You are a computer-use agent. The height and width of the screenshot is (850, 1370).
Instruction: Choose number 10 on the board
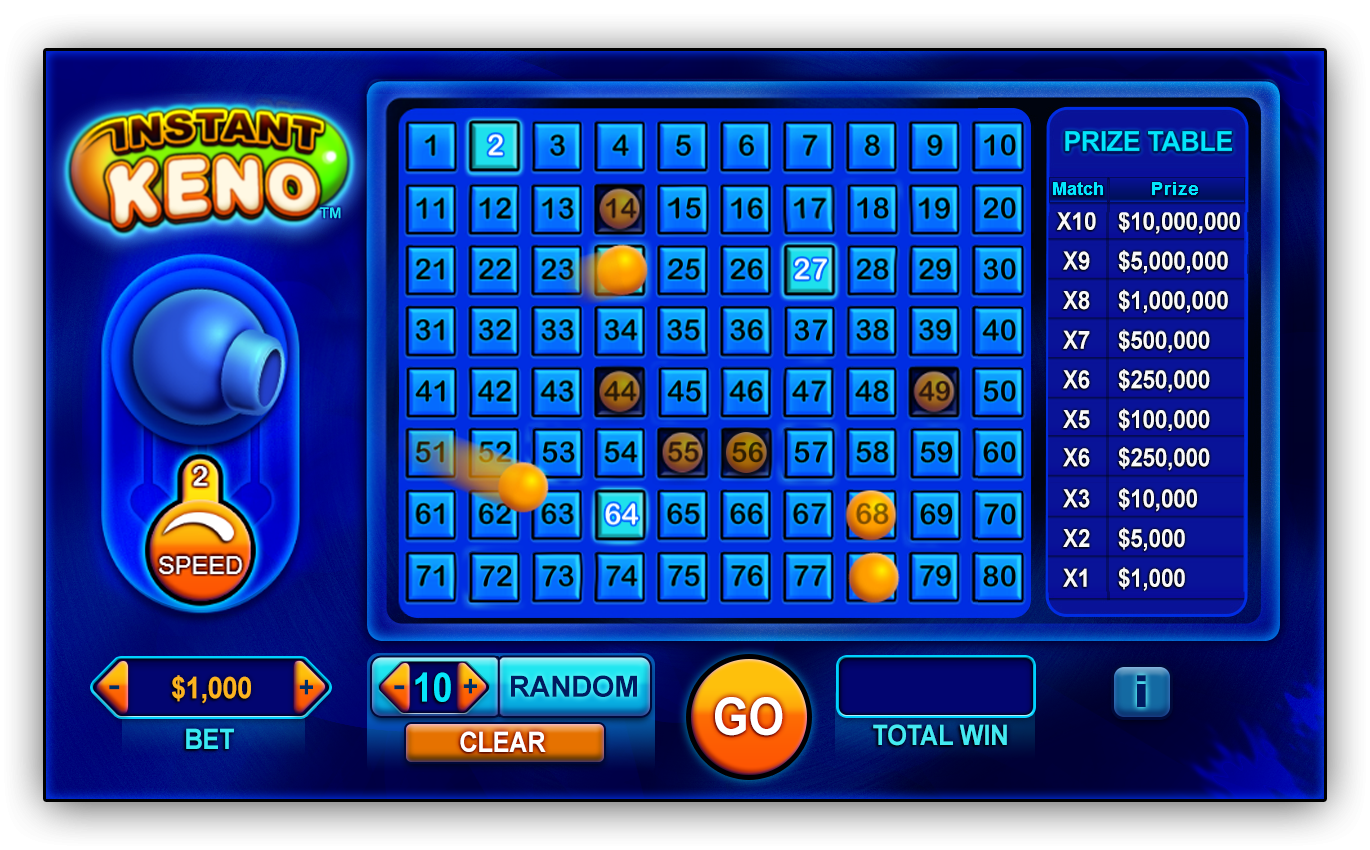pos(998,147)
